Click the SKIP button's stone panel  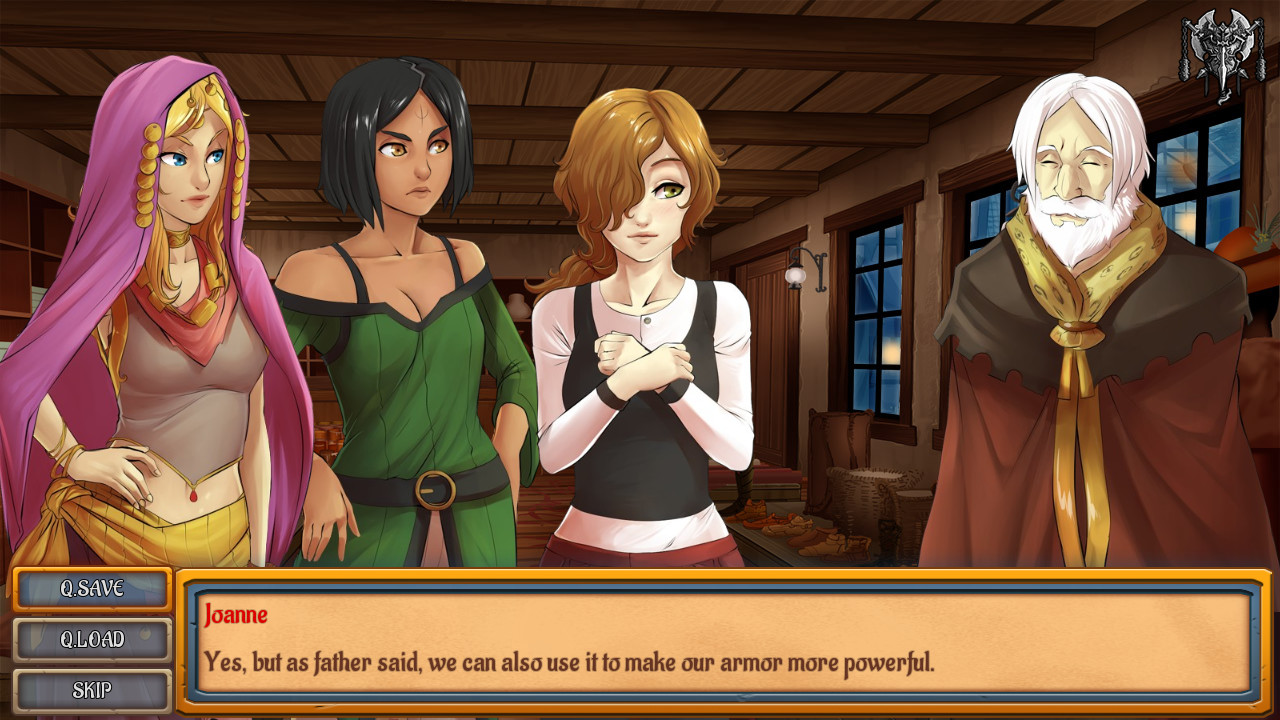[90, 688]
